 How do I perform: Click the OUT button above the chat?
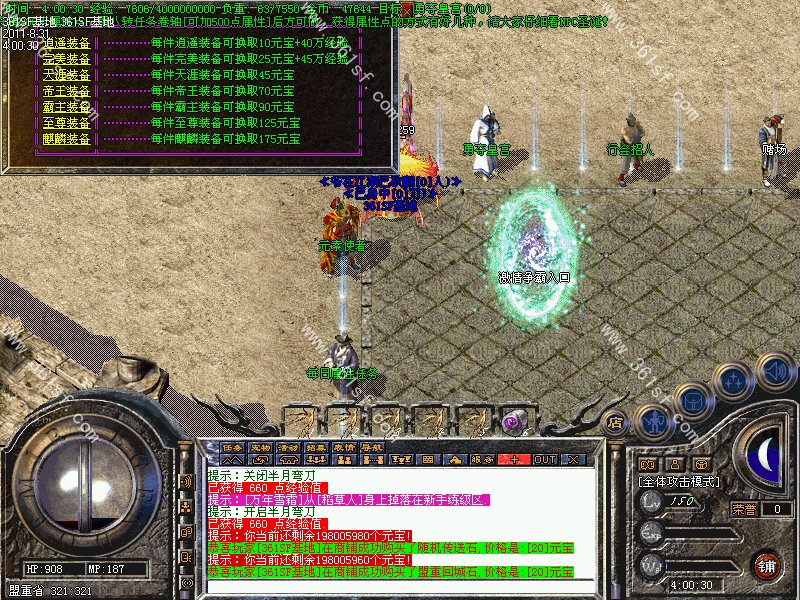pyautogui.click(x=545, y=459)
